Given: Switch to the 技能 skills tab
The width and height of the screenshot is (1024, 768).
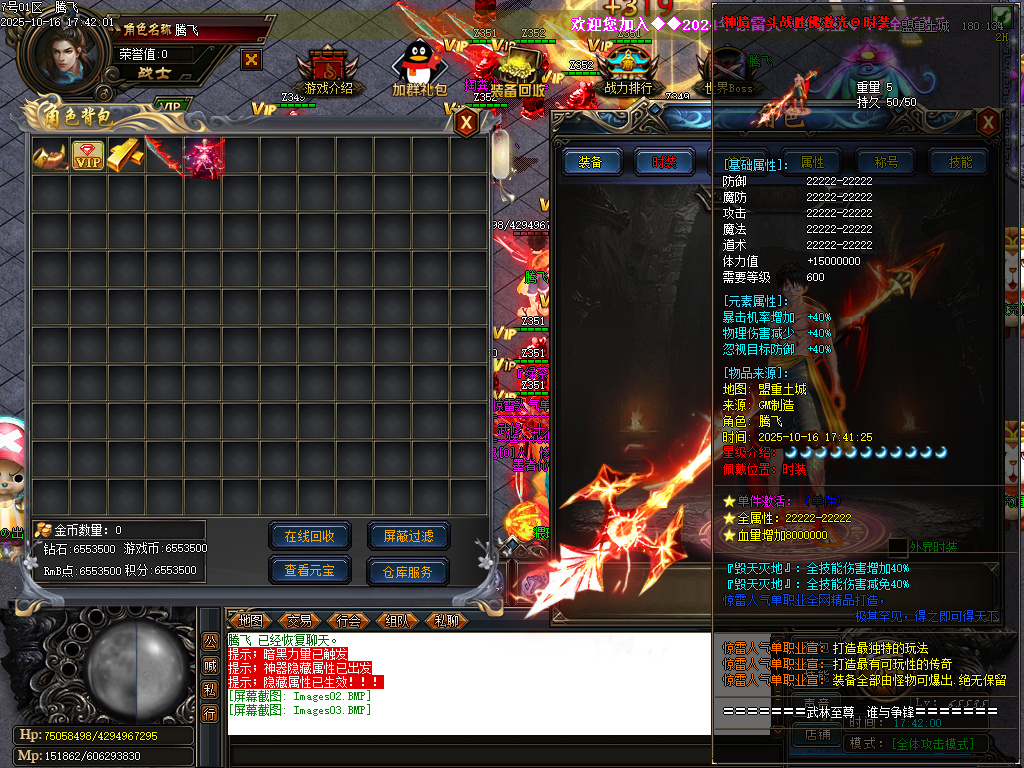Looking at the screenshot, I should (959, 162).
